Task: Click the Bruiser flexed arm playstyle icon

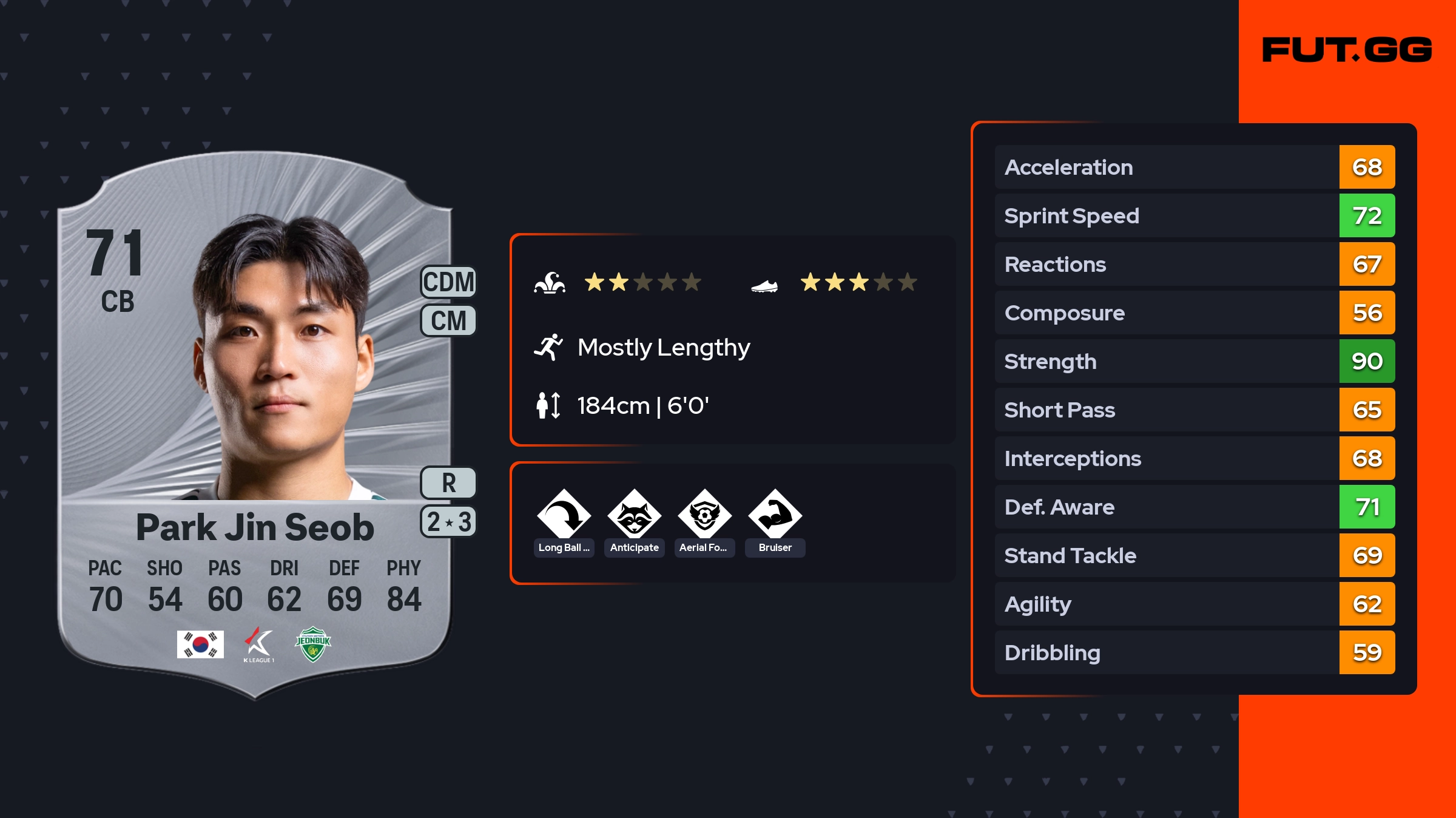Action: (x=775, y=516)
